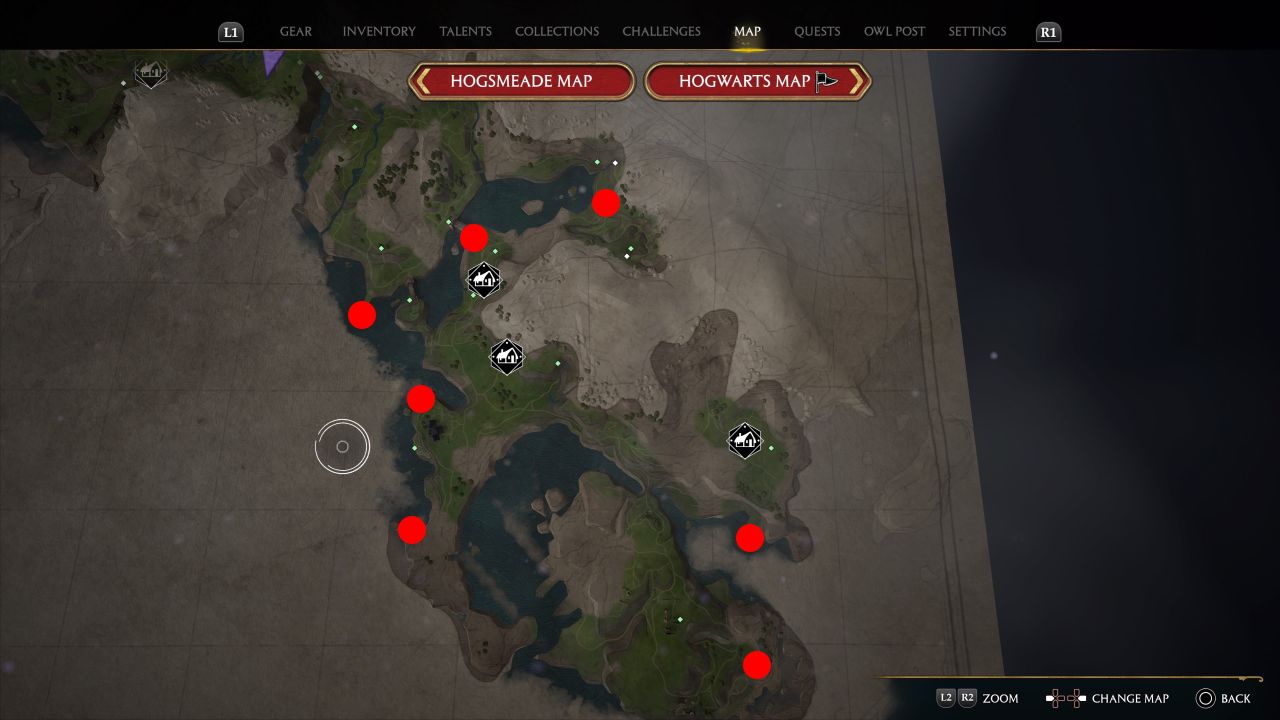Image resolution: width=1280 pixels, height=720 pixels.
Task: Select the castle ruin icon in the top-left corner
Action: [x=150, y=73]
